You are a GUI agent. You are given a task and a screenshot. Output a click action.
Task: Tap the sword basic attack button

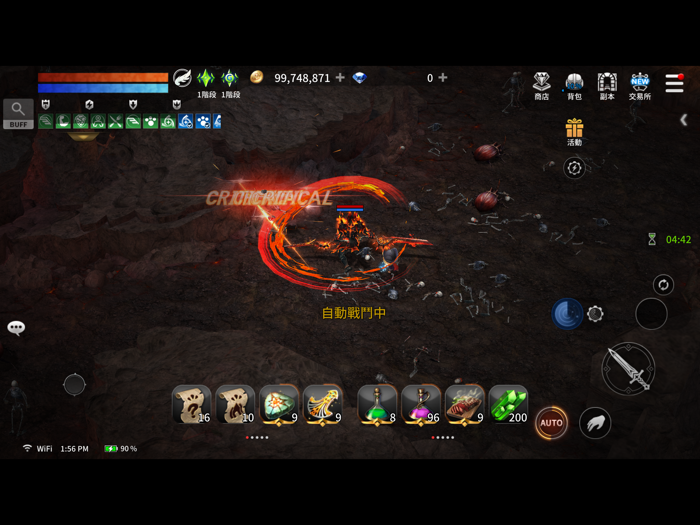(628, 368)
